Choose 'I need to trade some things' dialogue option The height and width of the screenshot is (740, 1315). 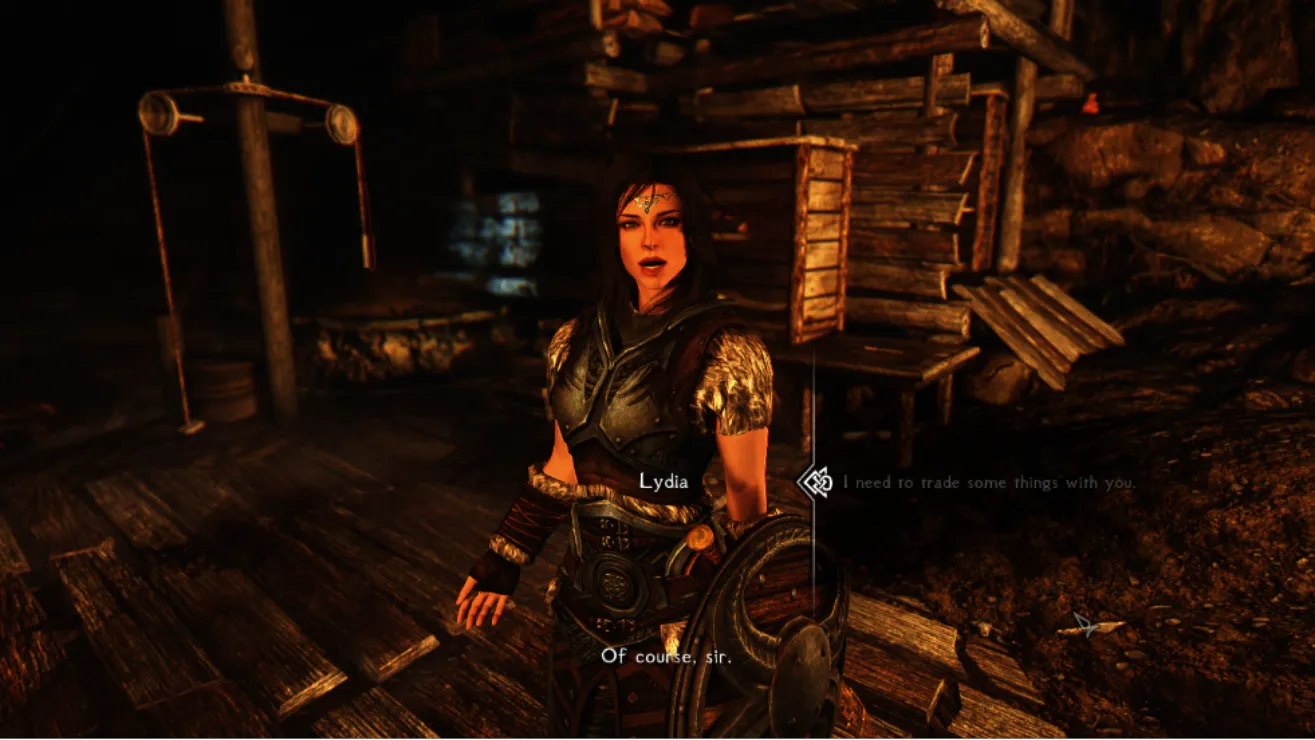click(x=988, y=483)
